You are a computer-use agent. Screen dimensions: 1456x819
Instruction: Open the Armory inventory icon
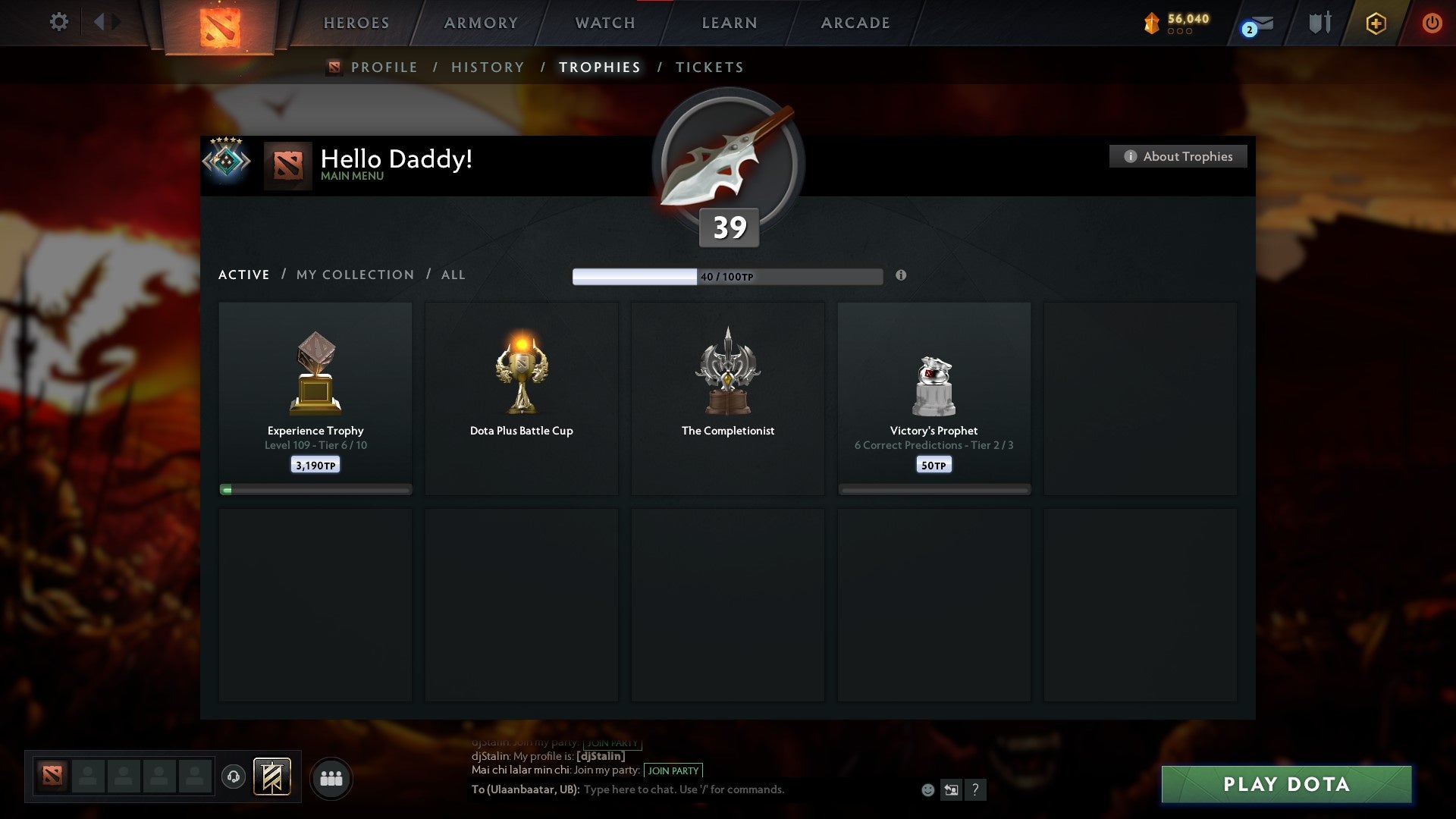click(480, 23)
